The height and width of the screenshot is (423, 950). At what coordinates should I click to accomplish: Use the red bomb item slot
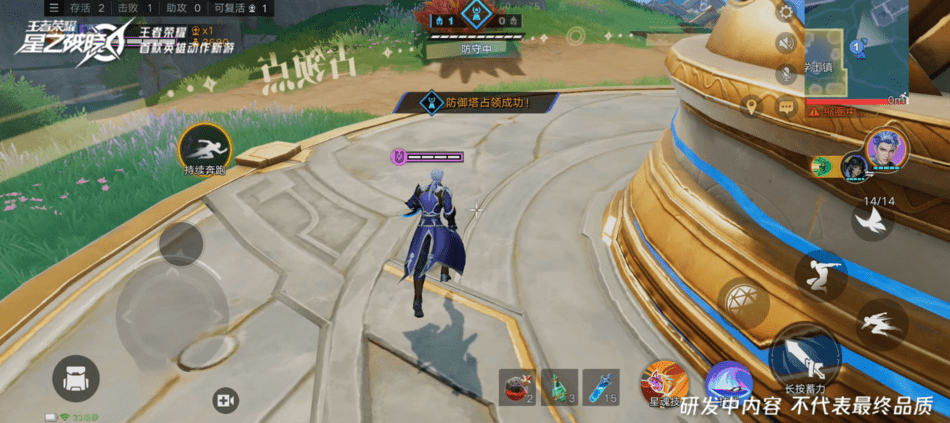tap(517, 386)
